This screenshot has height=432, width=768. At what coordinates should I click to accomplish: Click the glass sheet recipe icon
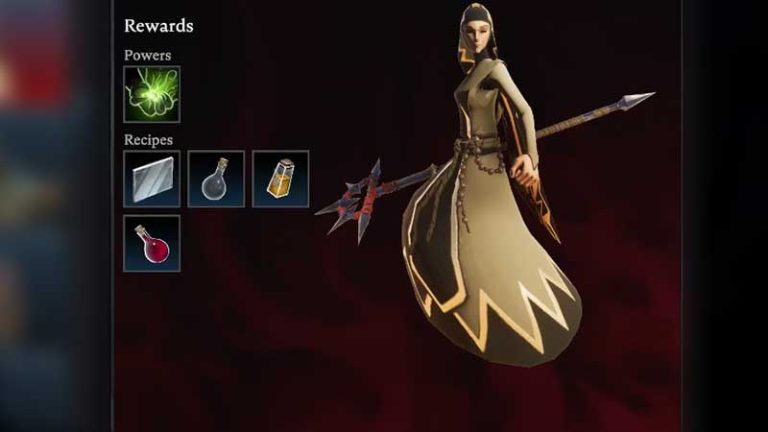click(x=152, y=179)
